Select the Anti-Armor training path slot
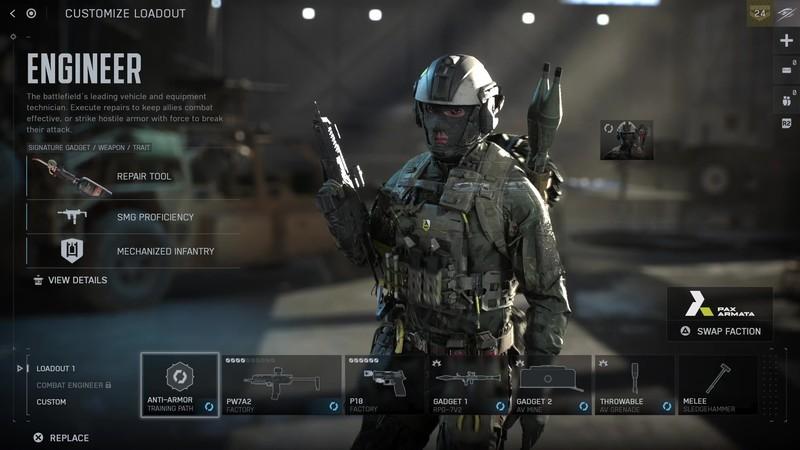Image resolution: width=800 pixels, height=450 pixels. [180, 385]
